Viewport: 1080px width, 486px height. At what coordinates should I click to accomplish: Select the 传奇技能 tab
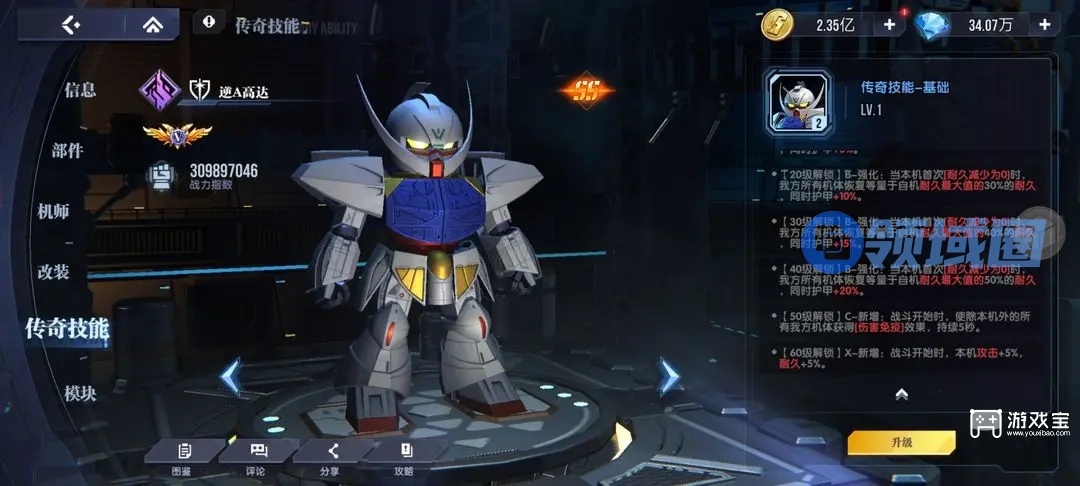(x=67, y=328)
